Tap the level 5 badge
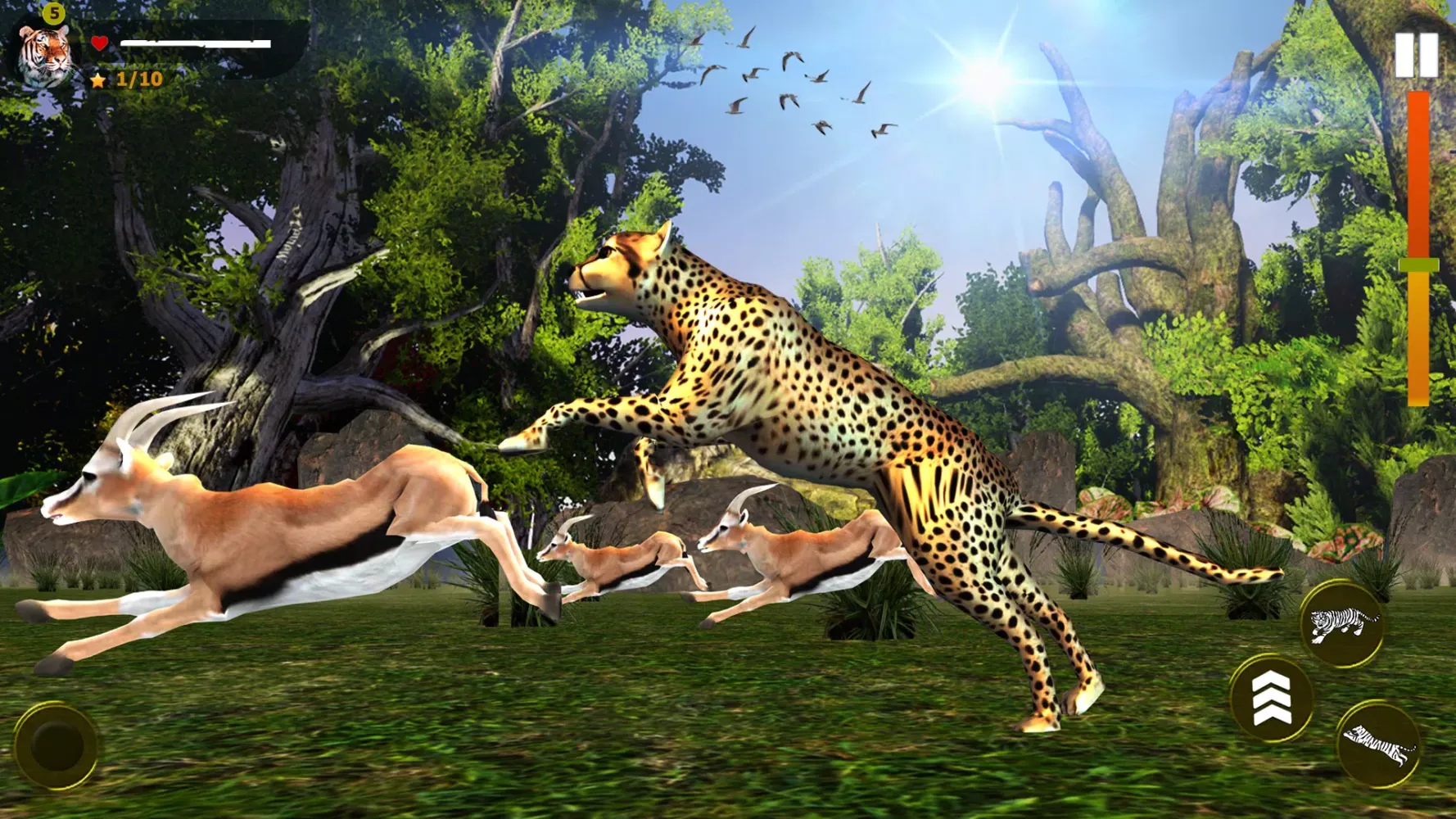 55,12
